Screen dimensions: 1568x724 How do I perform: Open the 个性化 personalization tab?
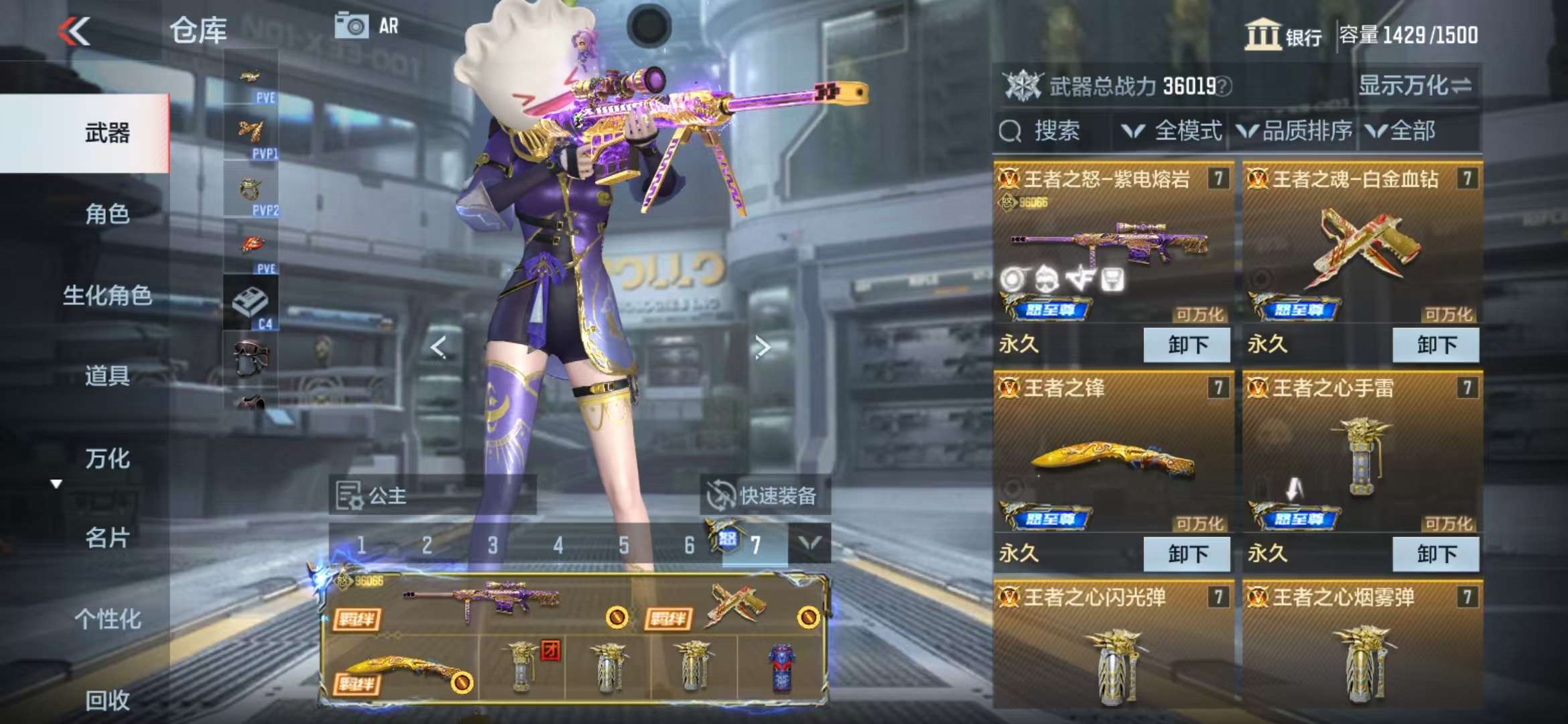(x=107, y=619)
